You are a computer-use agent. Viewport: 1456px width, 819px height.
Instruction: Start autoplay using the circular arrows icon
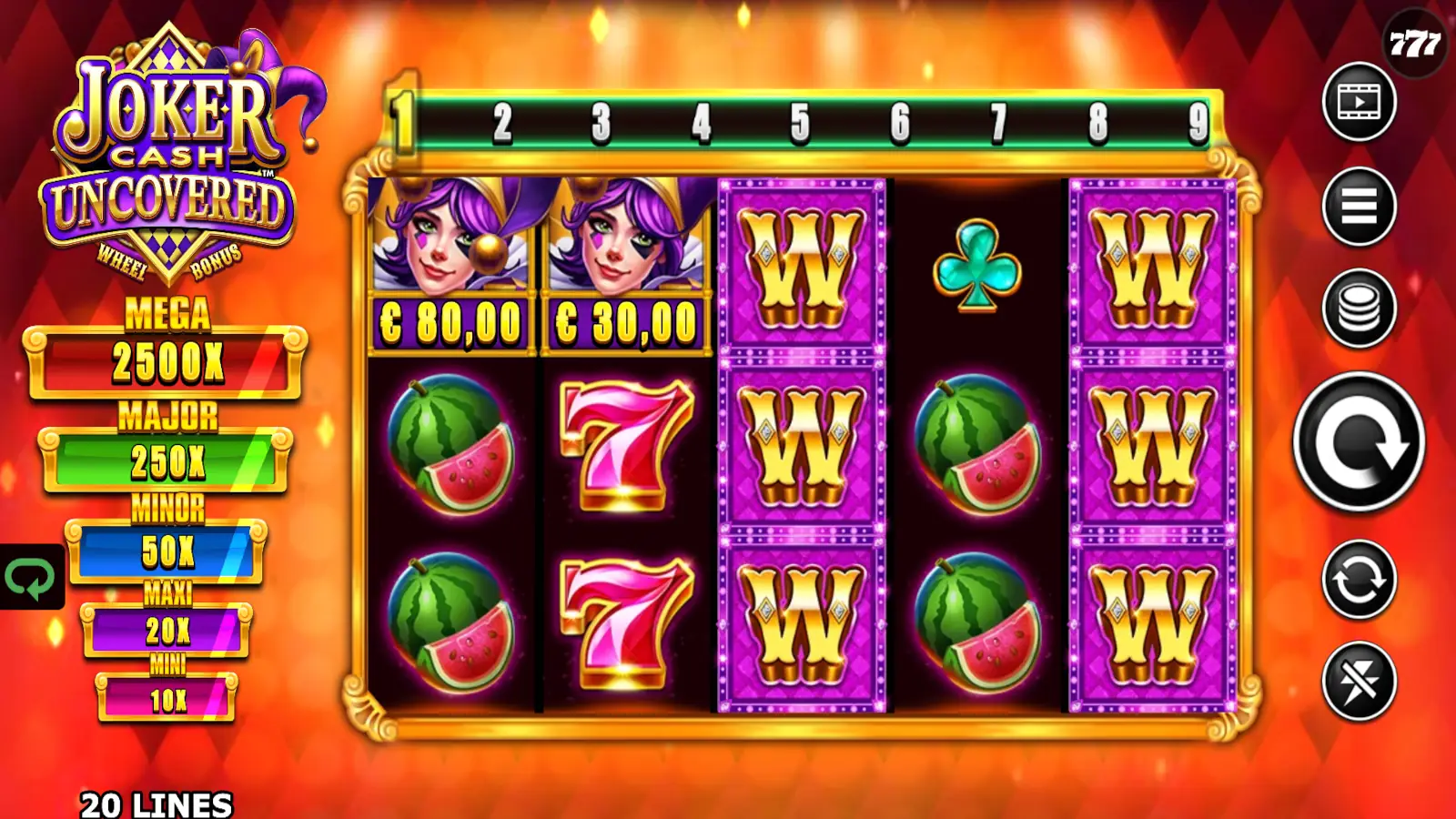point(1358,578)
